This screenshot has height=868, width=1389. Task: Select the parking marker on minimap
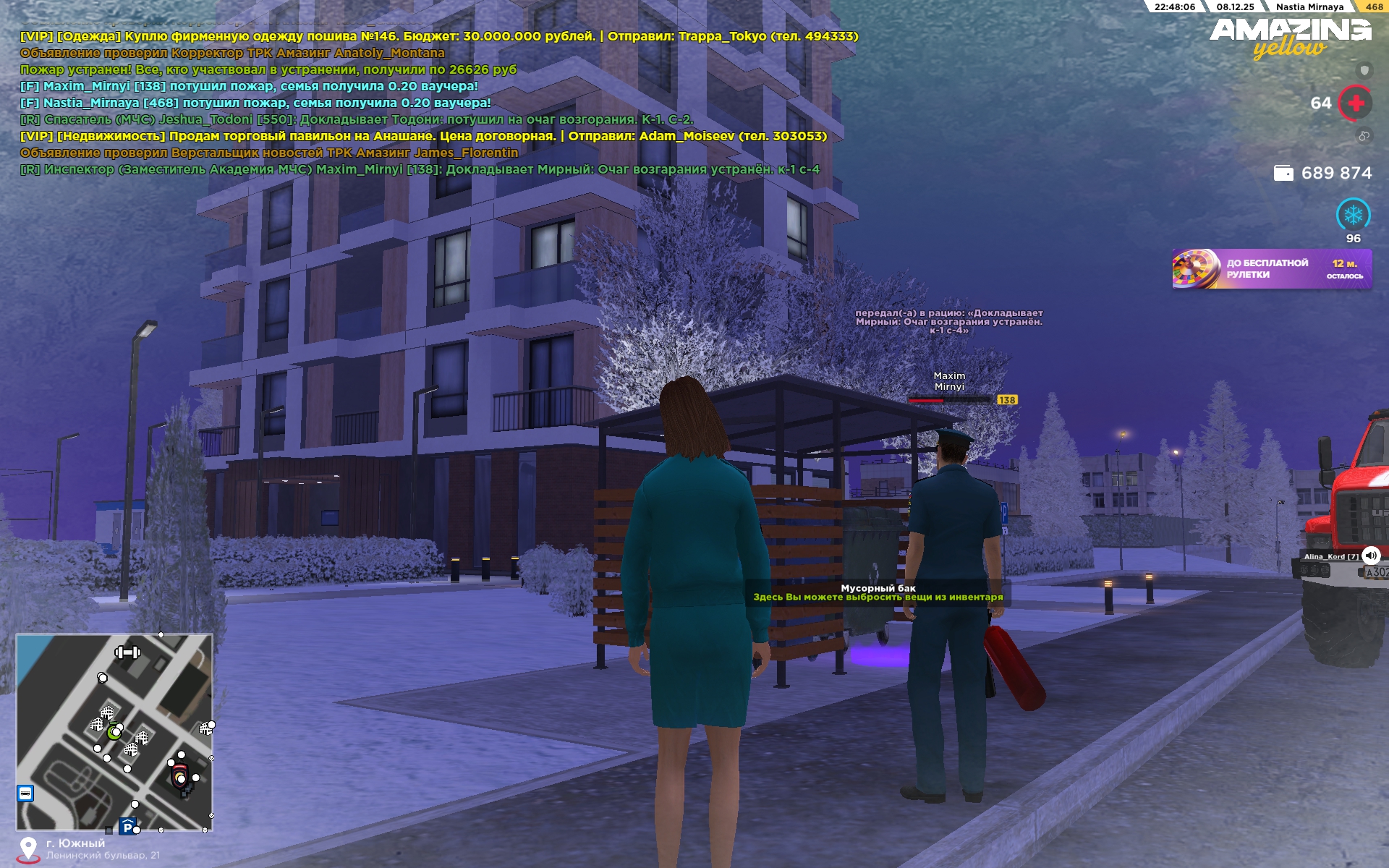(128, 826)
